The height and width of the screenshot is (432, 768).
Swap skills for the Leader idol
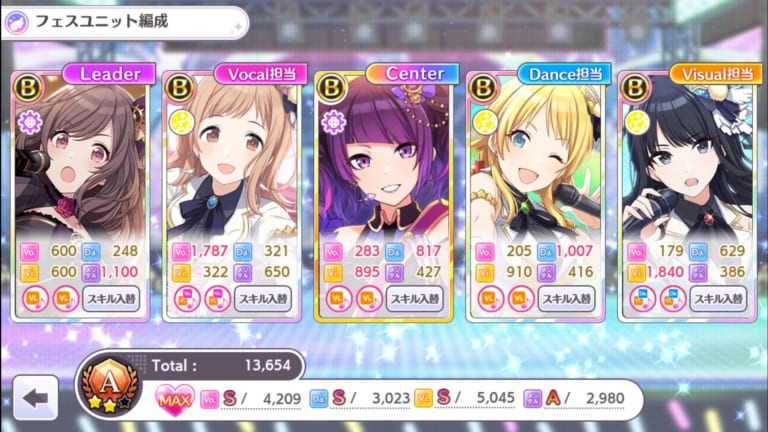111,298
